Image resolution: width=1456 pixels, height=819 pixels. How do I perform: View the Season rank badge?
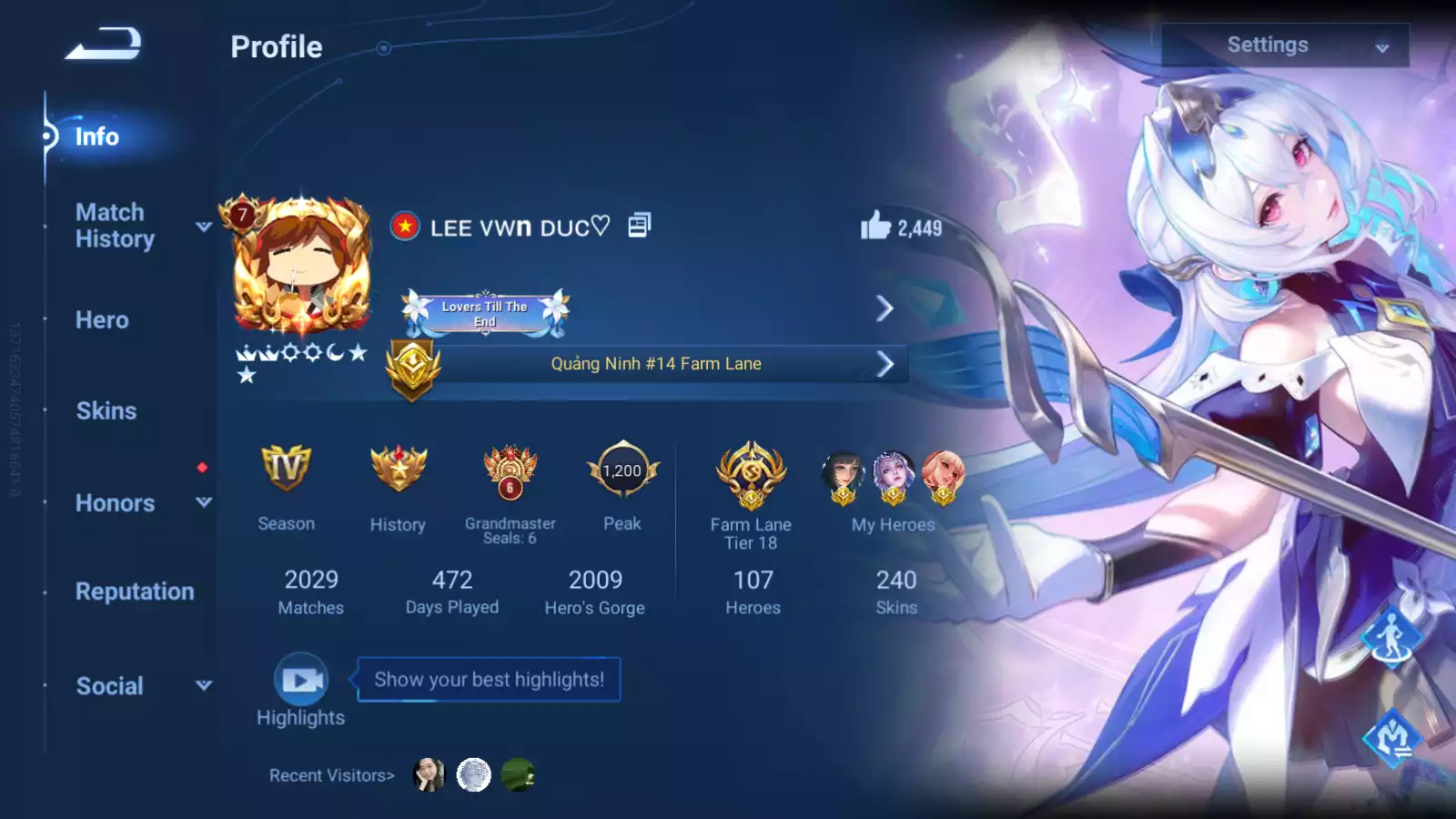click(286, 470)
